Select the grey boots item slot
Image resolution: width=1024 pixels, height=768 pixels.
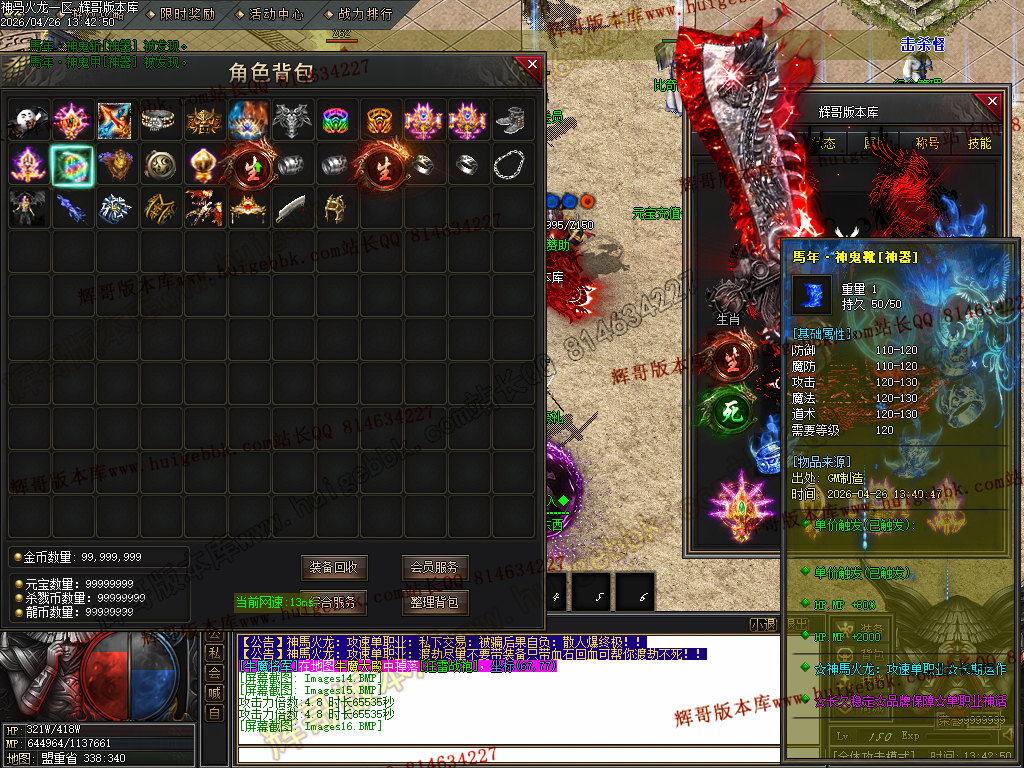point(509,121)
